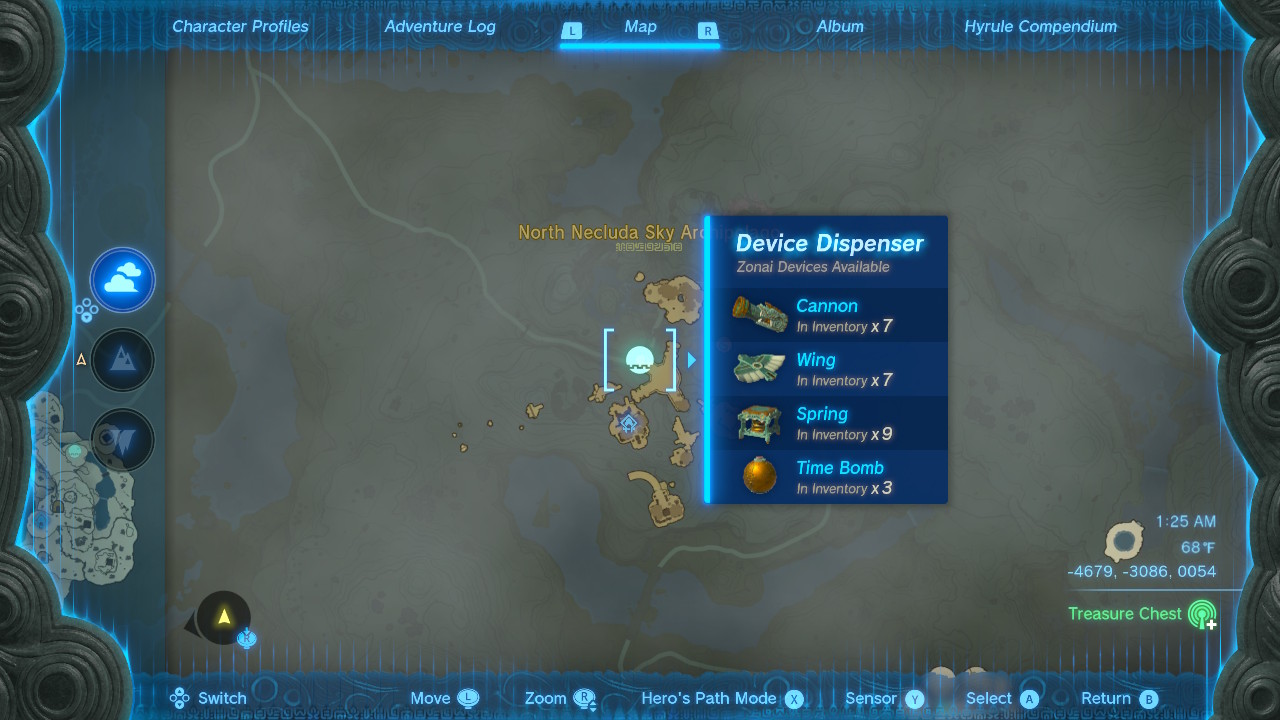
Task: Click the yellow player arrow locator
Action: pos(224,617)
